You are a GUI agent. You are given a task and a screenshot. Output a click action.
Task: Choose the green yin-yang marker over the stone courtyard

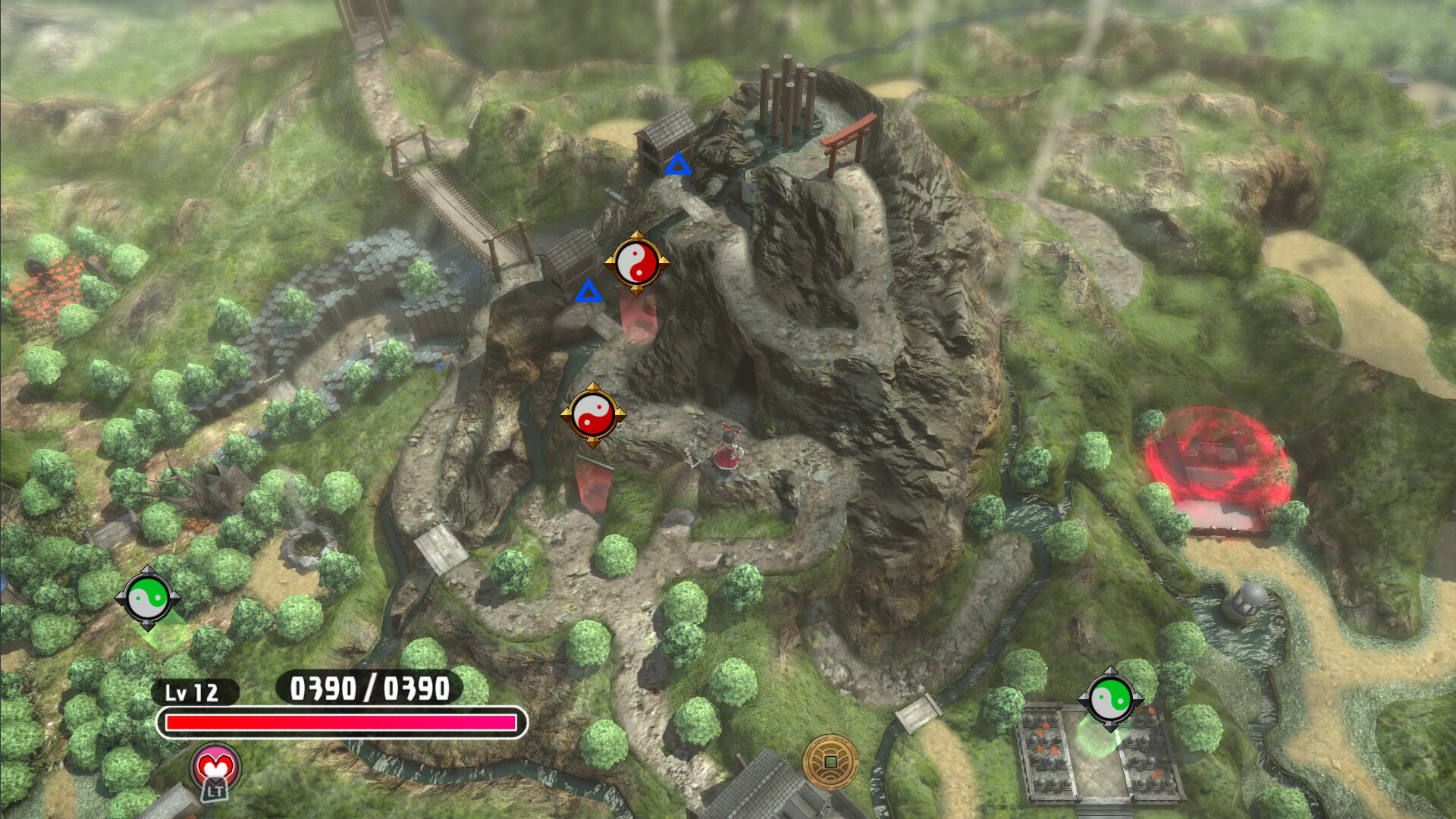(x=1110, y=699)
